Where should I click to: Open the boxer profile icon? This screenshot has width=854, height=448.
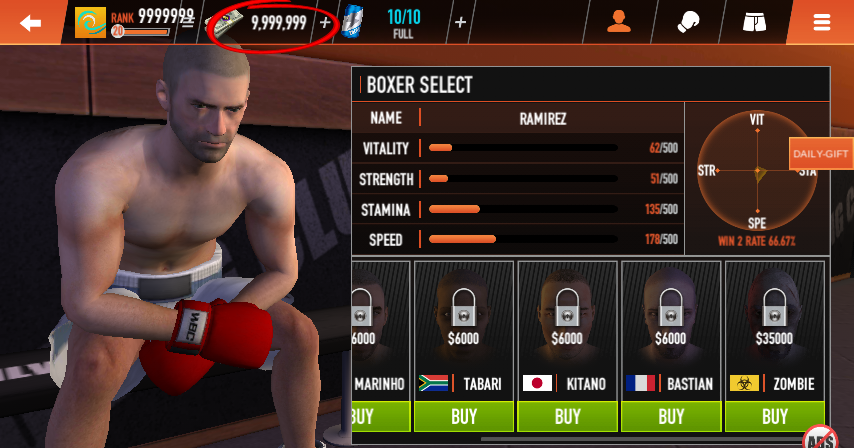(x=619, y=22)
